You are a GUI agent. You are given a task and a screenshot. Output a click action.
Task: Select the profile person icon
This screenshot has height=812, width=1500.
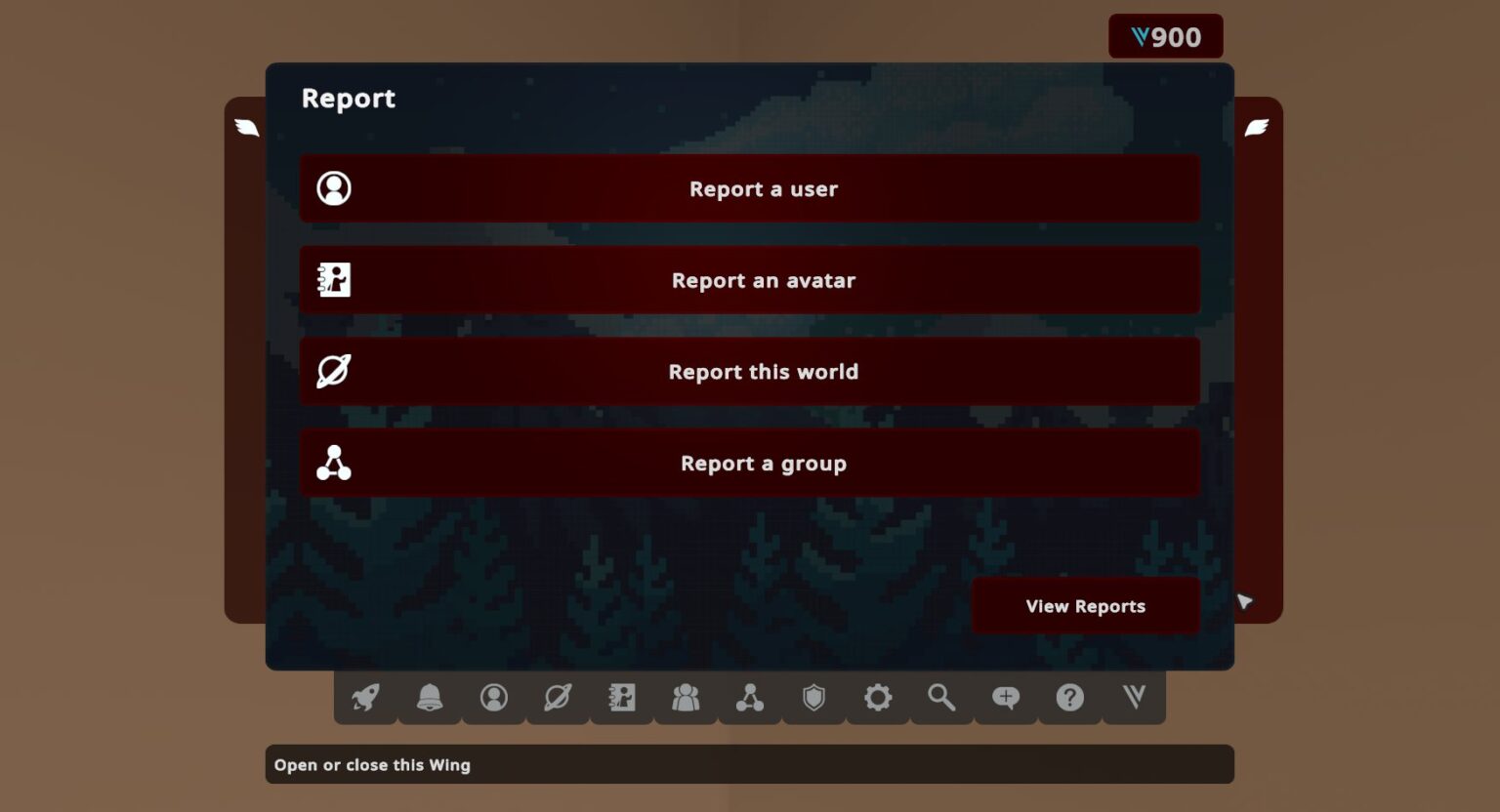click(494, 698)
